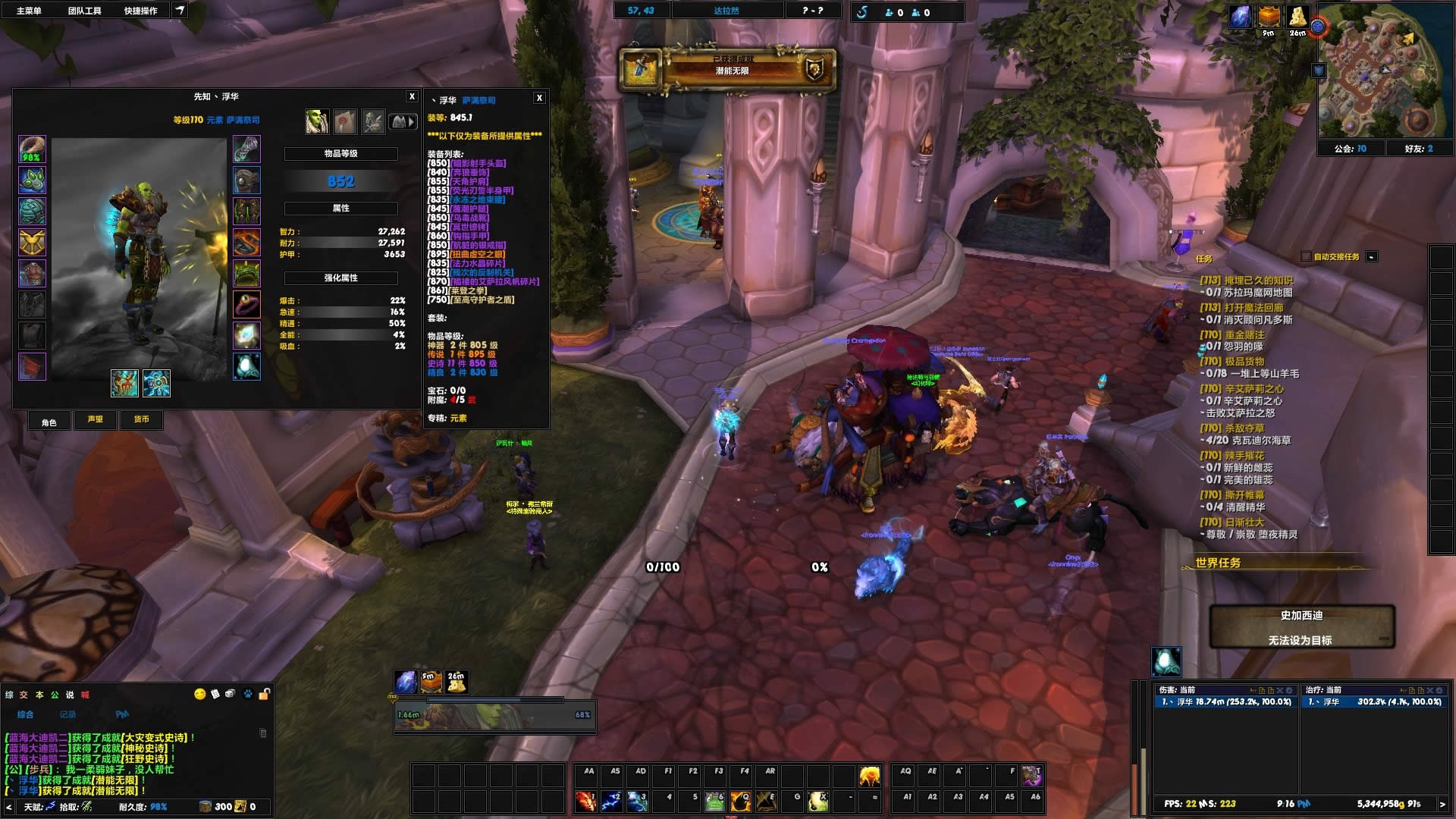Click the orc portrait icon in character panel
This screenshot has height=819, width=1456.
(x=316, y=121)
